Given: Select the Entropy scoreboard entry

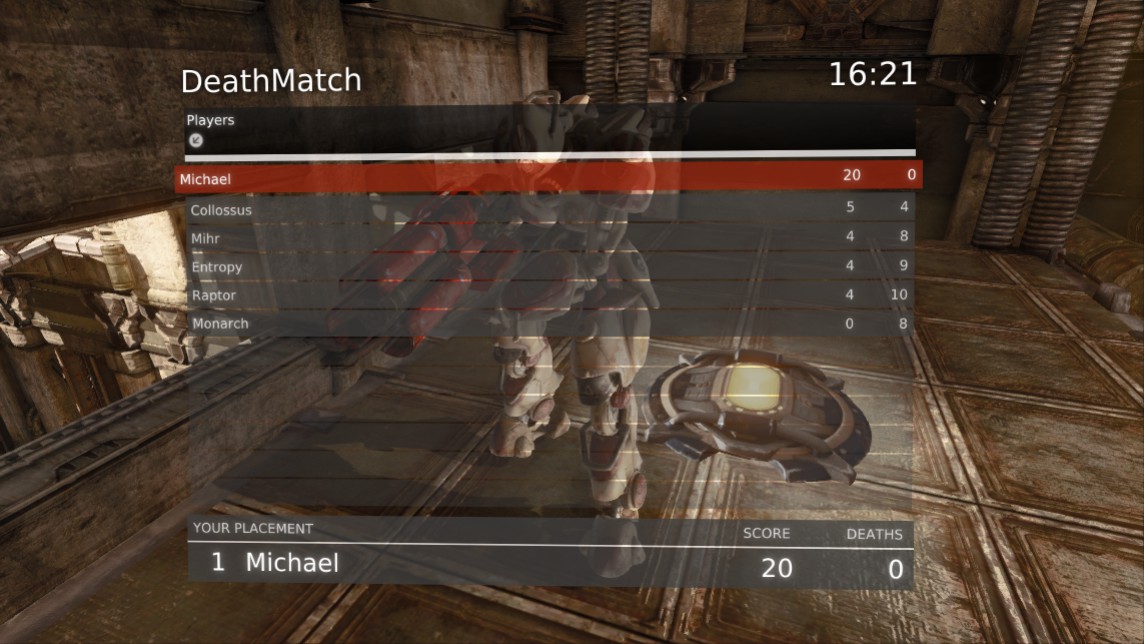Looking at the screenshot, I should [548, 267].
